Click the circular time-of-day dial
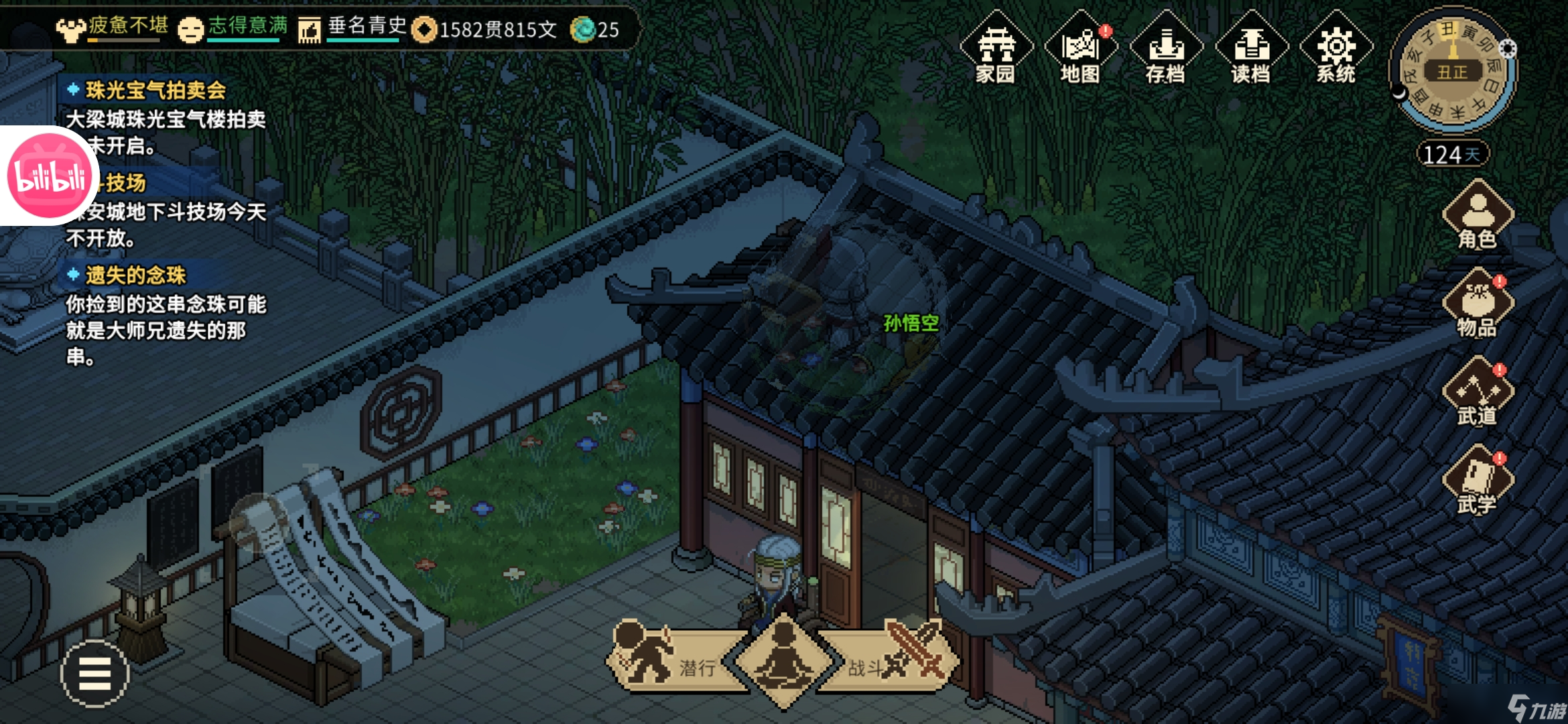Image resolution: width=1568 pixels, height=724 pixels. (1452, 70)
